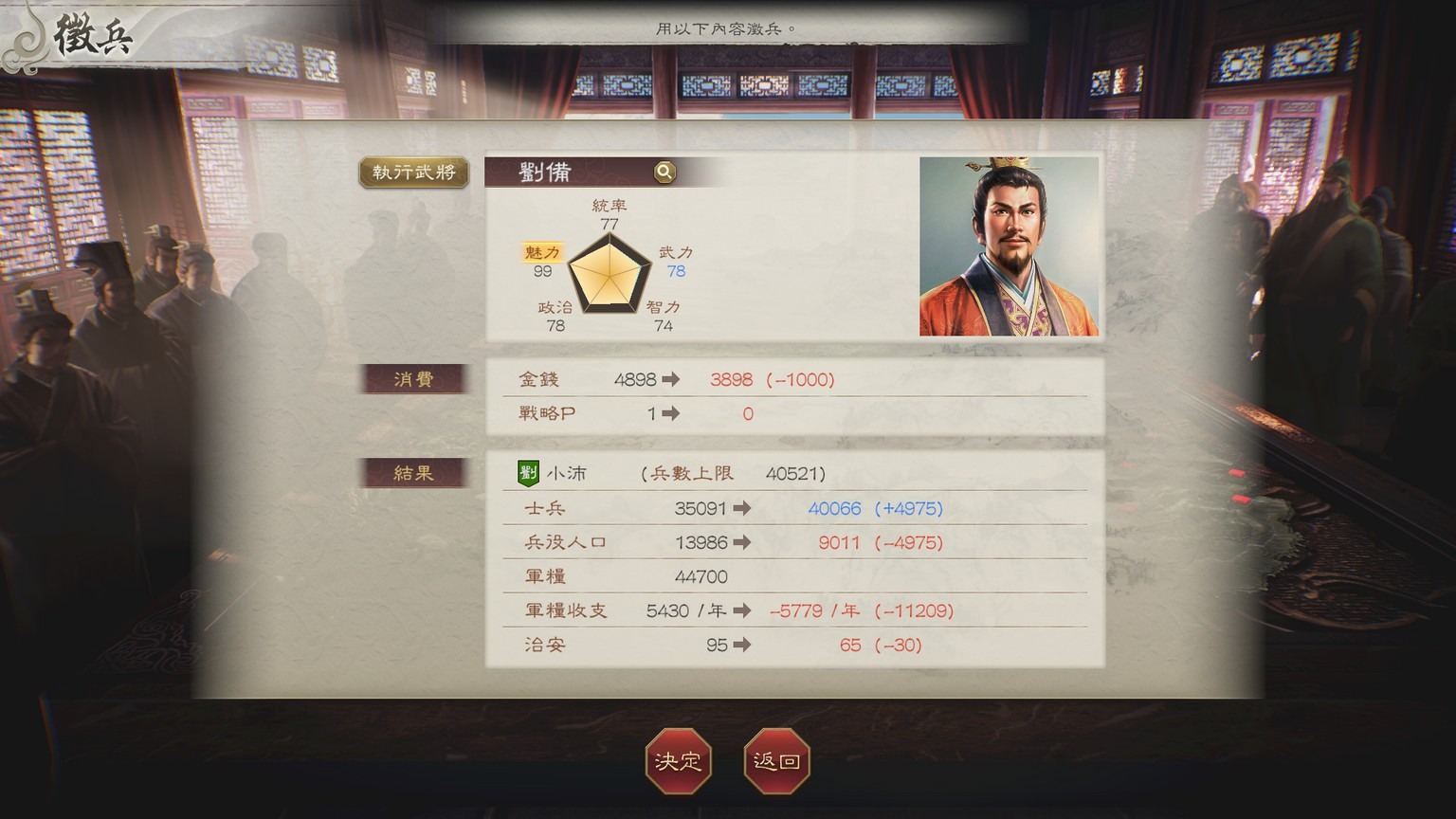Click the arrow in the 兵役人口 row
The width and height of the screenshot is (1456, 819).
point(743,542)
